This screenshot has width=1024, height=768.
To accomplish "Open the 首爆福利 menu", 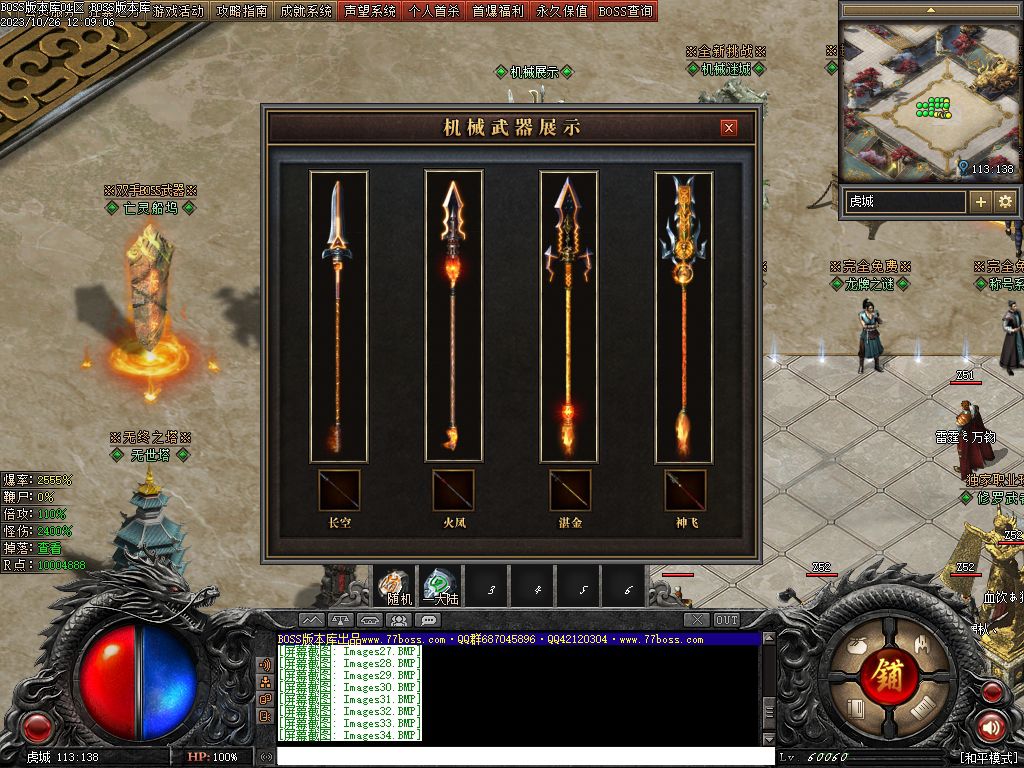I will (498, 12).
